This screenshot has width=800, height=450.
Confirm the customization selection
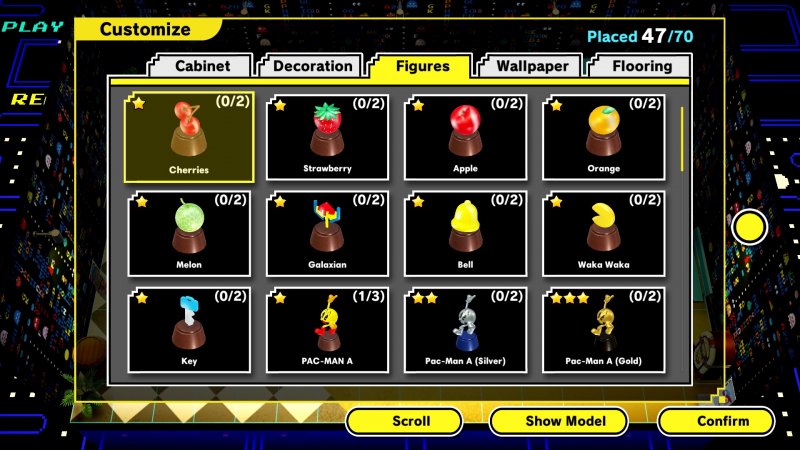click(x=716, y=421)
